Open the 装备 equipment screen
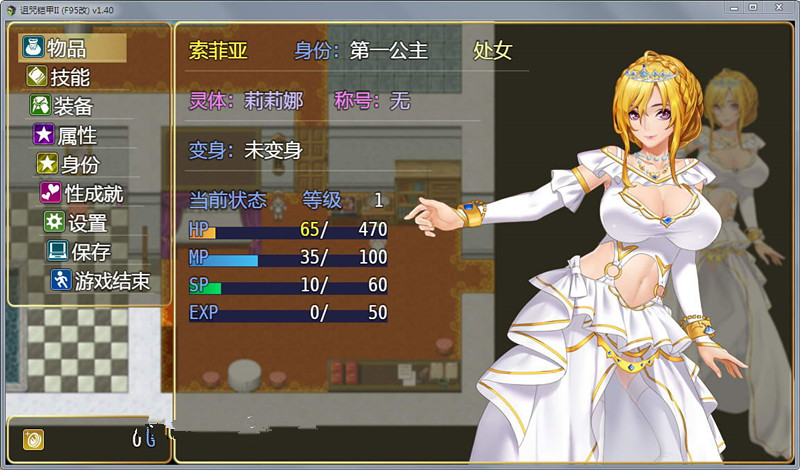Viewport: 800px width, 470px height. click(x=73, y=106)
